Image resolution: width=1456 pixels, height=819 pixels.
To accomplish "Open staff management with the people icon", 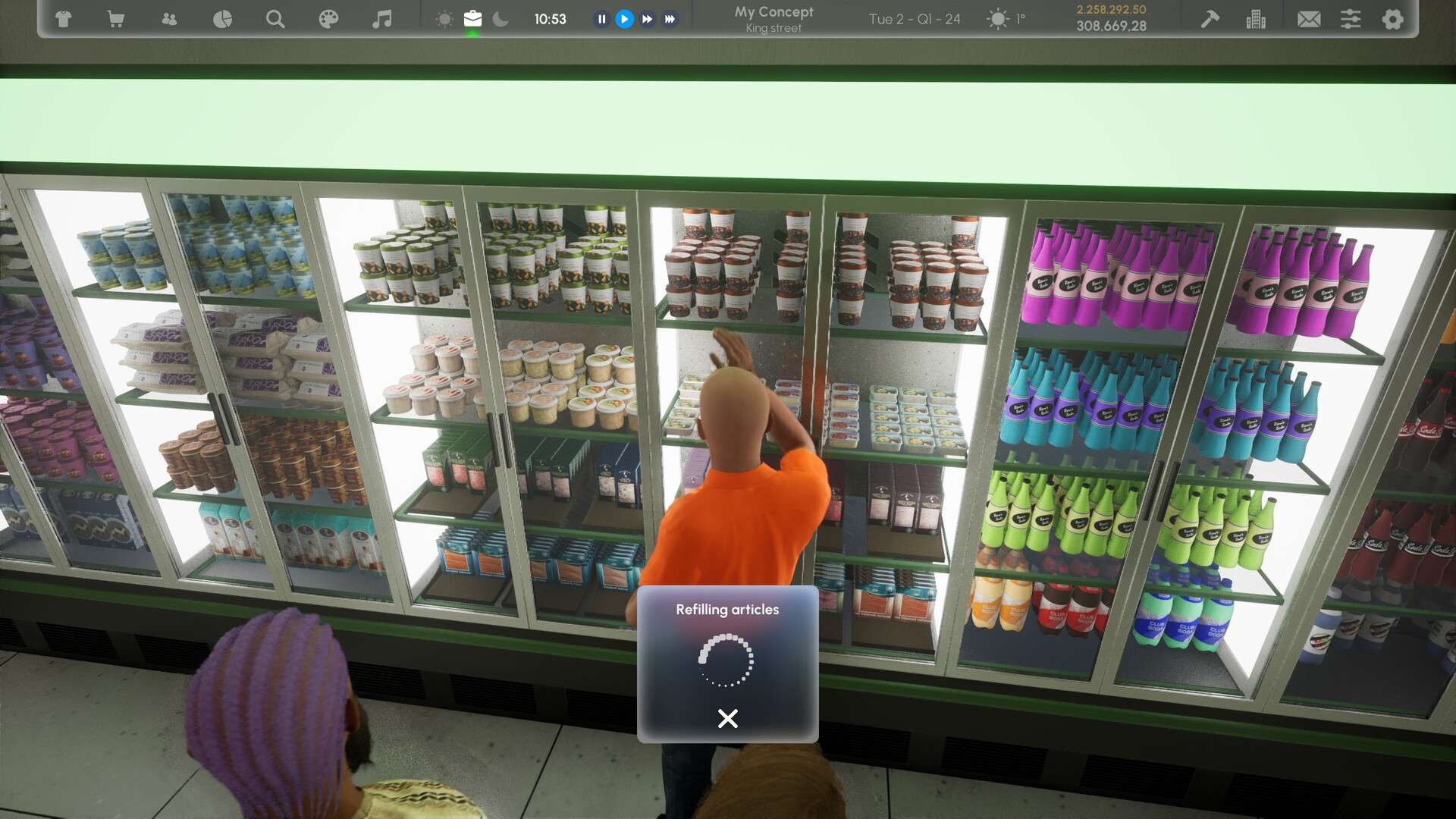I will click(x=169, y=19).
